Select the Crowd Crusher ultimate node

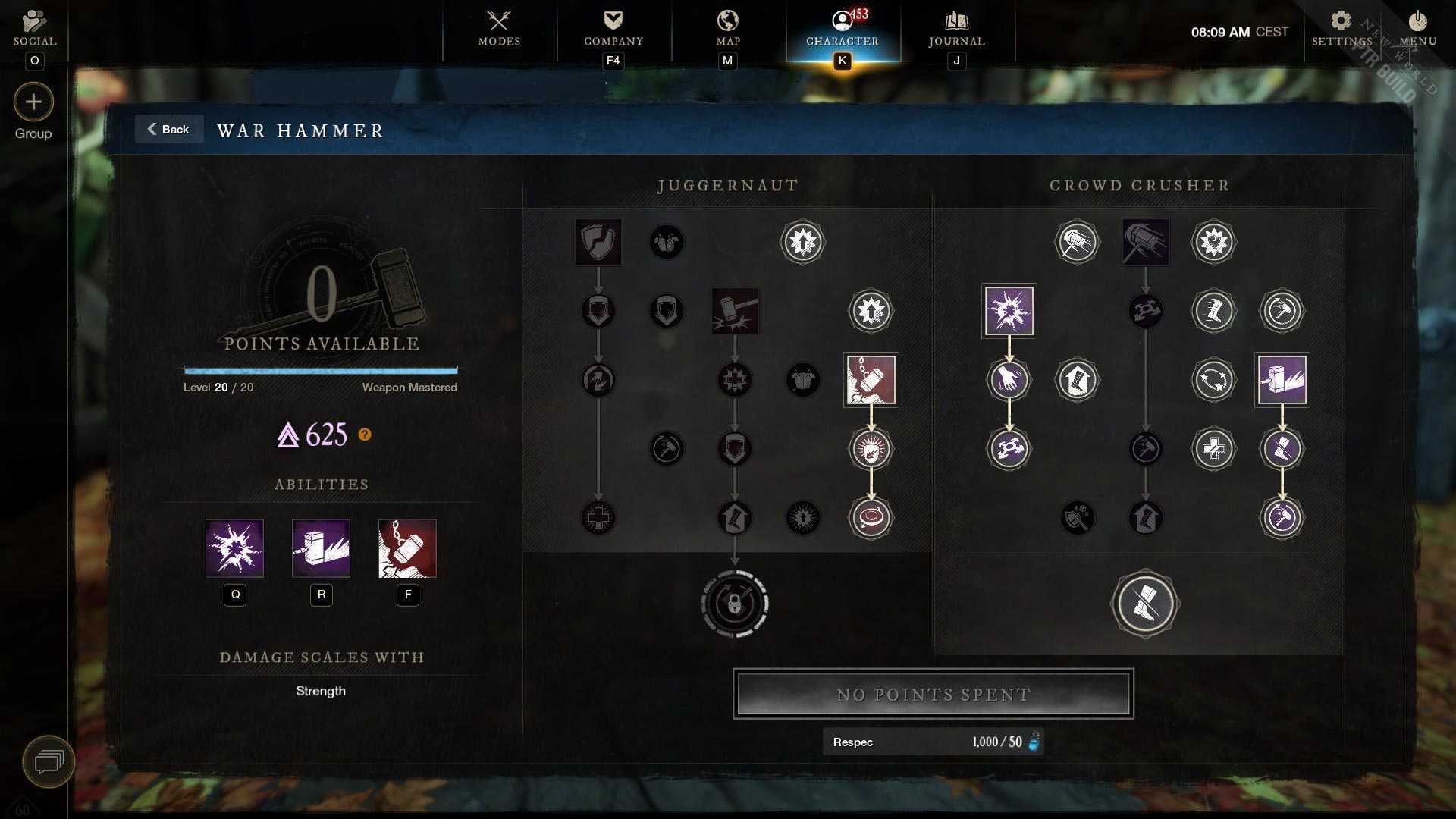coord(1145,604)
